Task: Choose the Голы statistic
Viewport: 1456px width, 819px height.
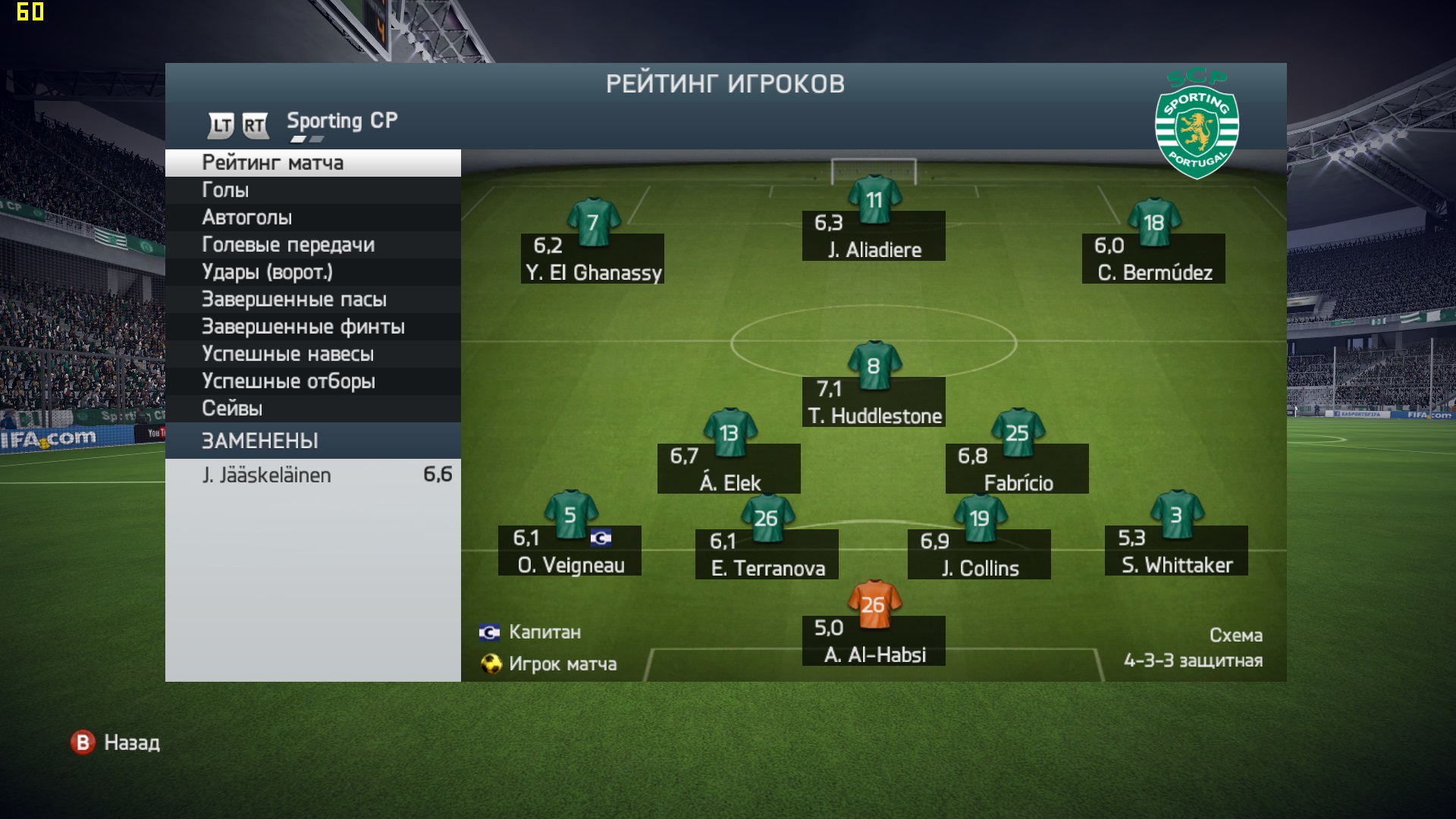Action: click(312, 190)
